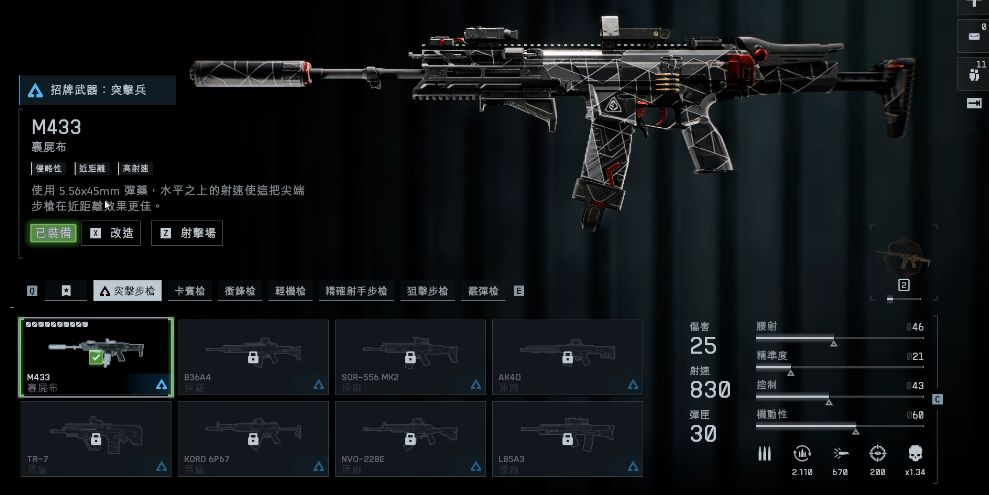Pick the locked SOR-556 MK2 tile
The image size is (989, 495).
point(410,357)
